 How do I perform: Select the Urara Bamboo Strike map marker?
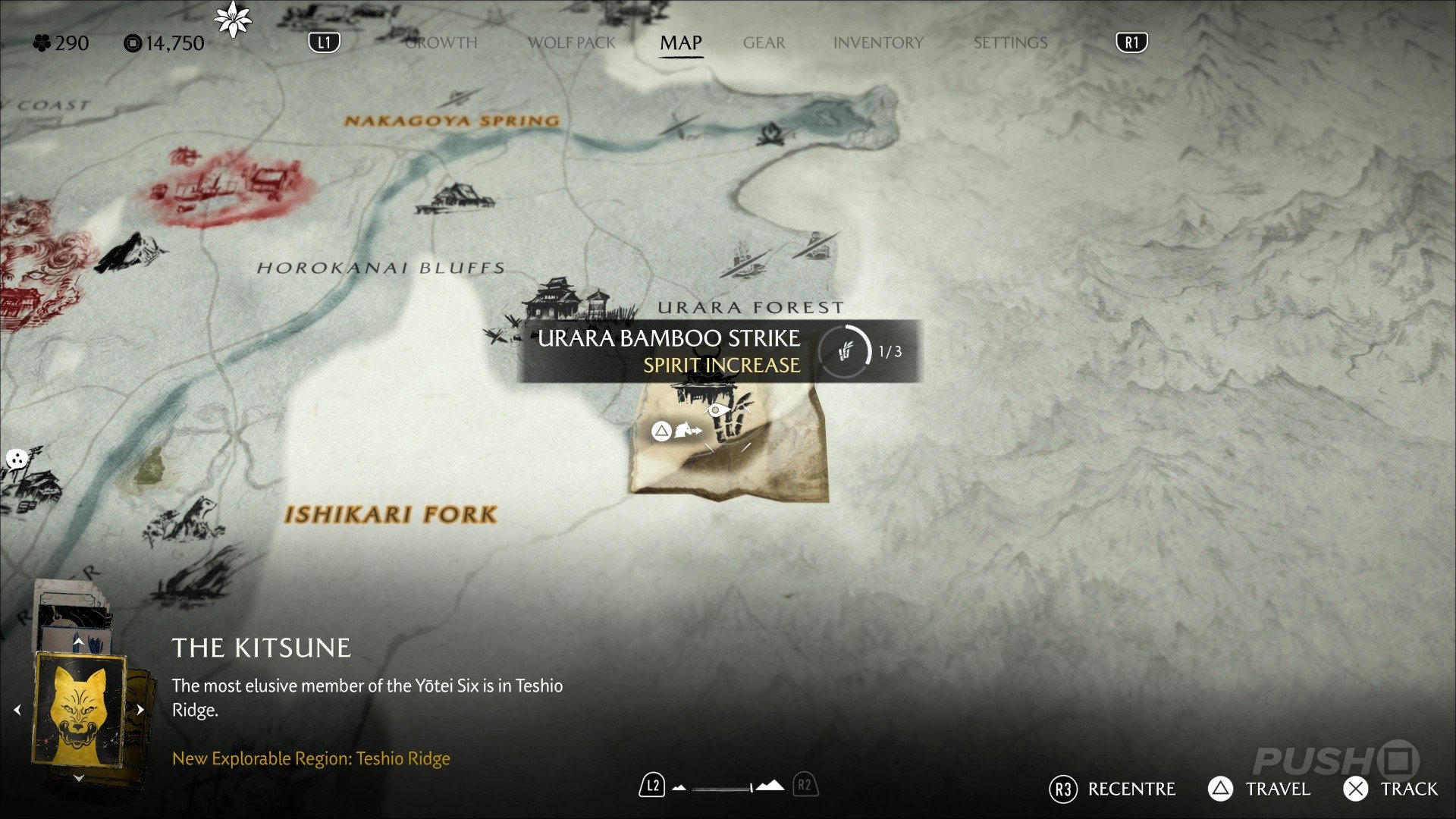pos(726,416)
